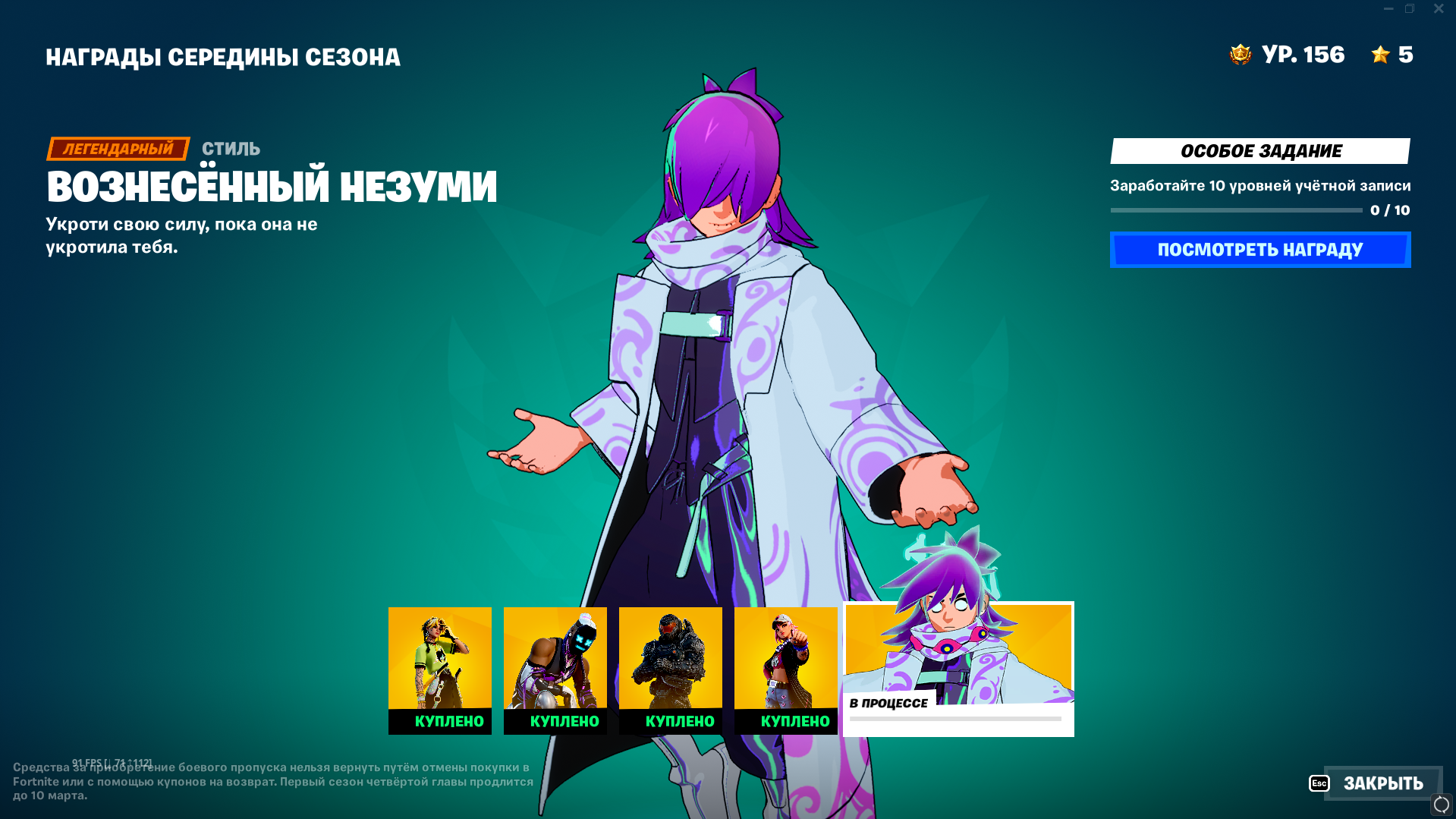Viewport: 1456px width, 819px height.
Task: Choose the hooded glowing-face outfit thumbnail
Action: tap(555, 669)
